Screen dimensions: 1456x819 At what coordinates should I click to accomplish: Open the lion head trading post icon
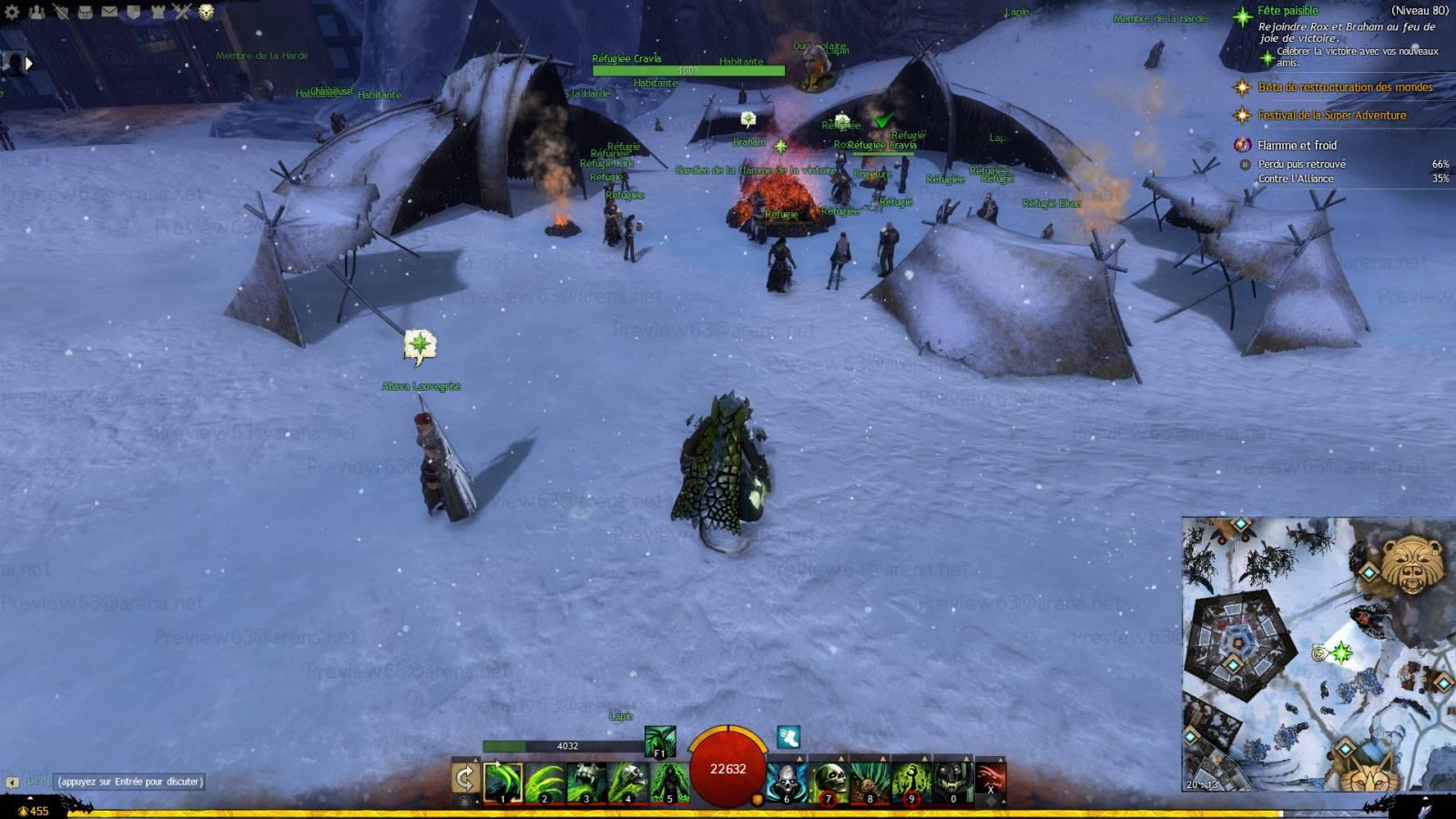pyautogui.click(x=207, y=12)
